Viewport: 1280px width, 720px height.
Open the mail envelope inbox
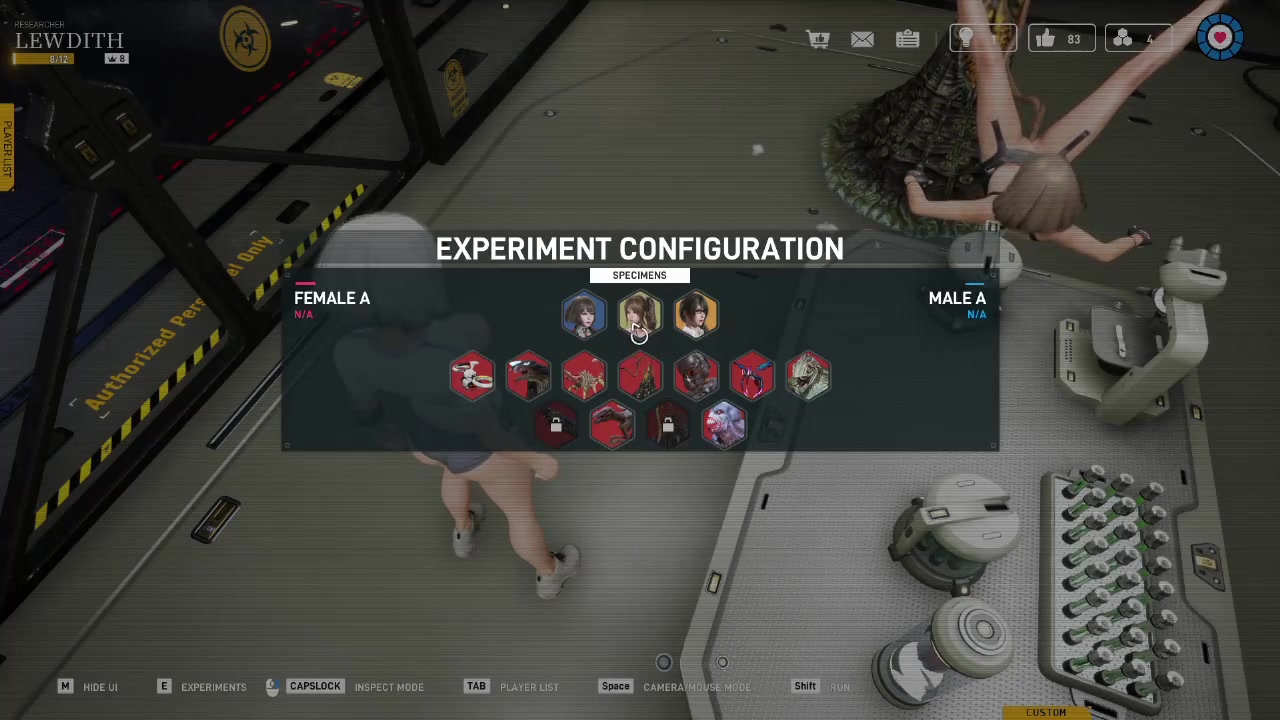click(862, 39)
